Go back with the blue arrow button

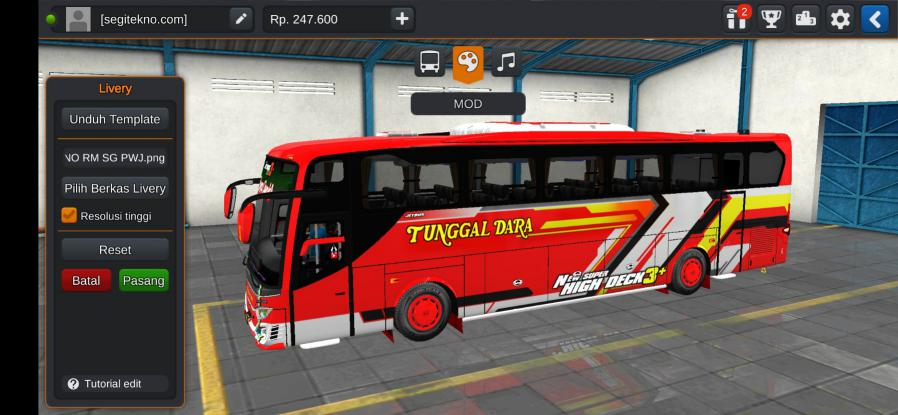pyautogui.click(x=875, y=18)
